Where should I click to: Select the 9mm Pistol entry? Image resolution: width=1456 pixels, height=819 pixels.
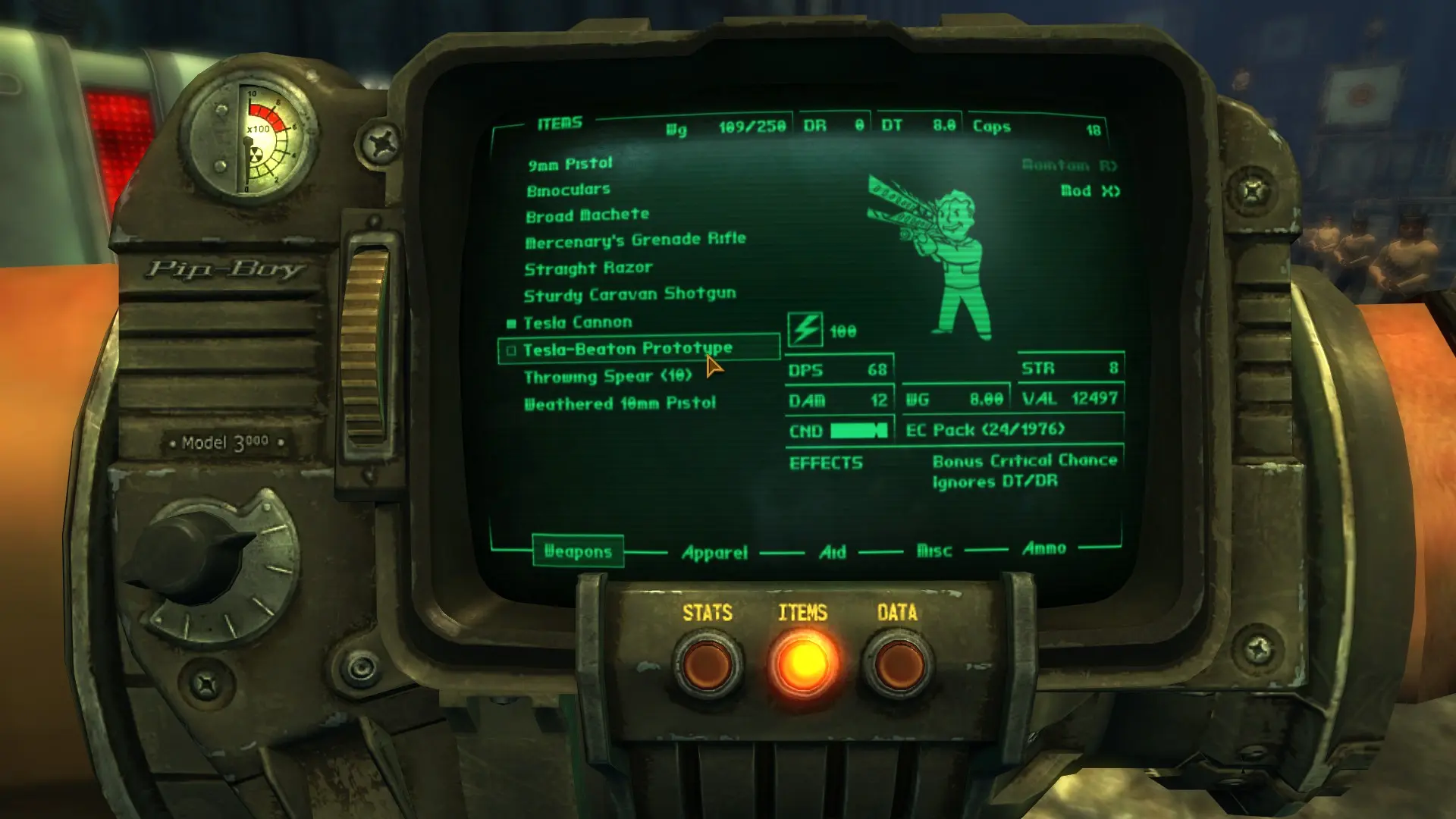(570, 164)
